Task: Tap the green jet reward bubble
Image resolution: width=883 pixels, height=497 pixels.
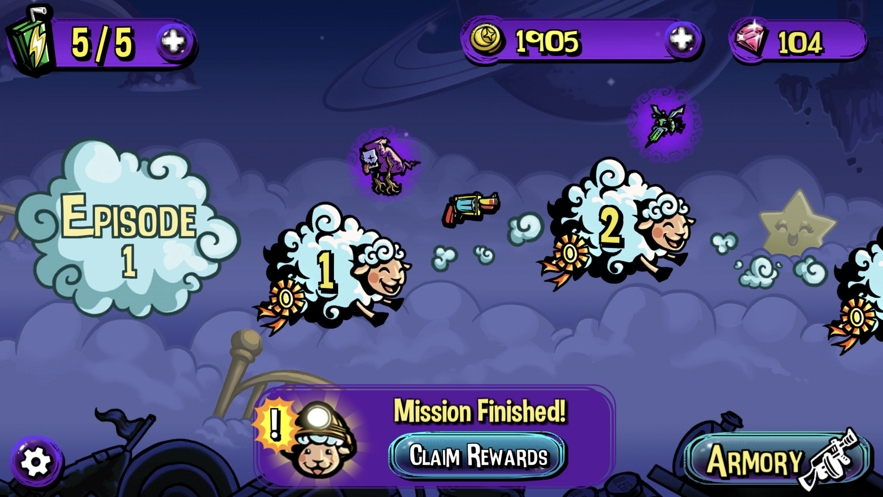Action: point(662,124)
